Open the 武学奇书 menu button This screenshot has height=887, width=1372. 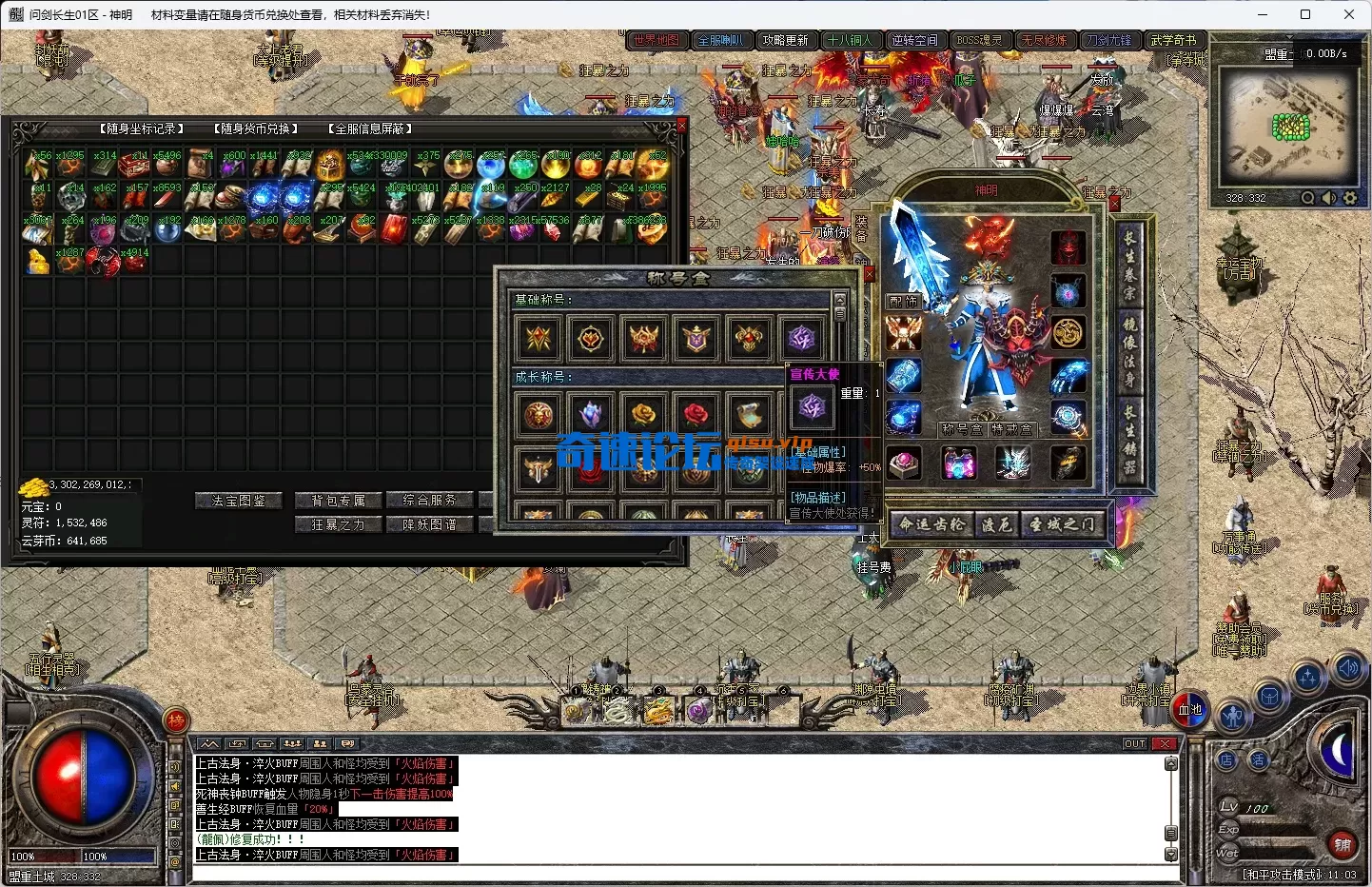[x=1173, y=40]
